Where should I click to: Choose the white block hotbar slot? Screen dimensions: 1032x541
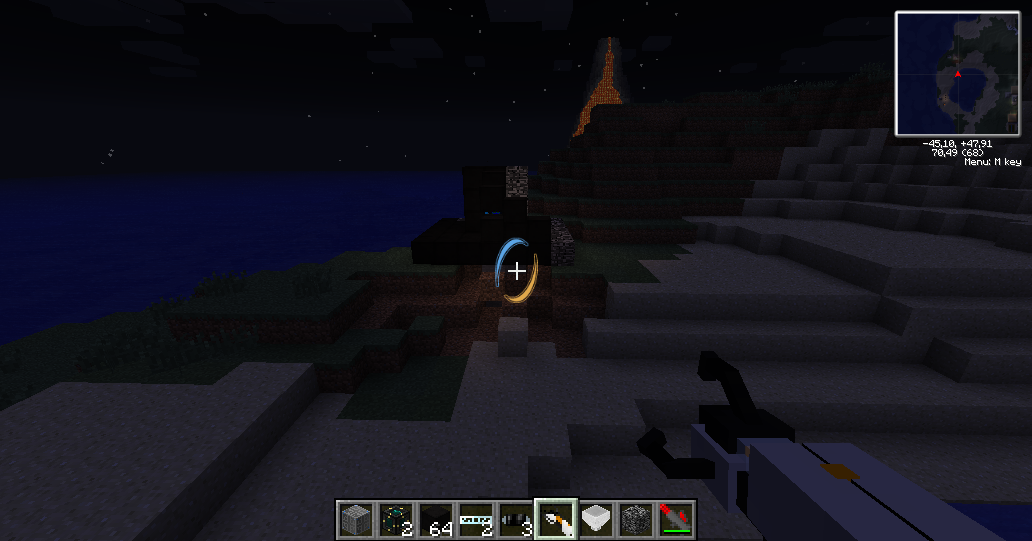(x=596, y=519)
